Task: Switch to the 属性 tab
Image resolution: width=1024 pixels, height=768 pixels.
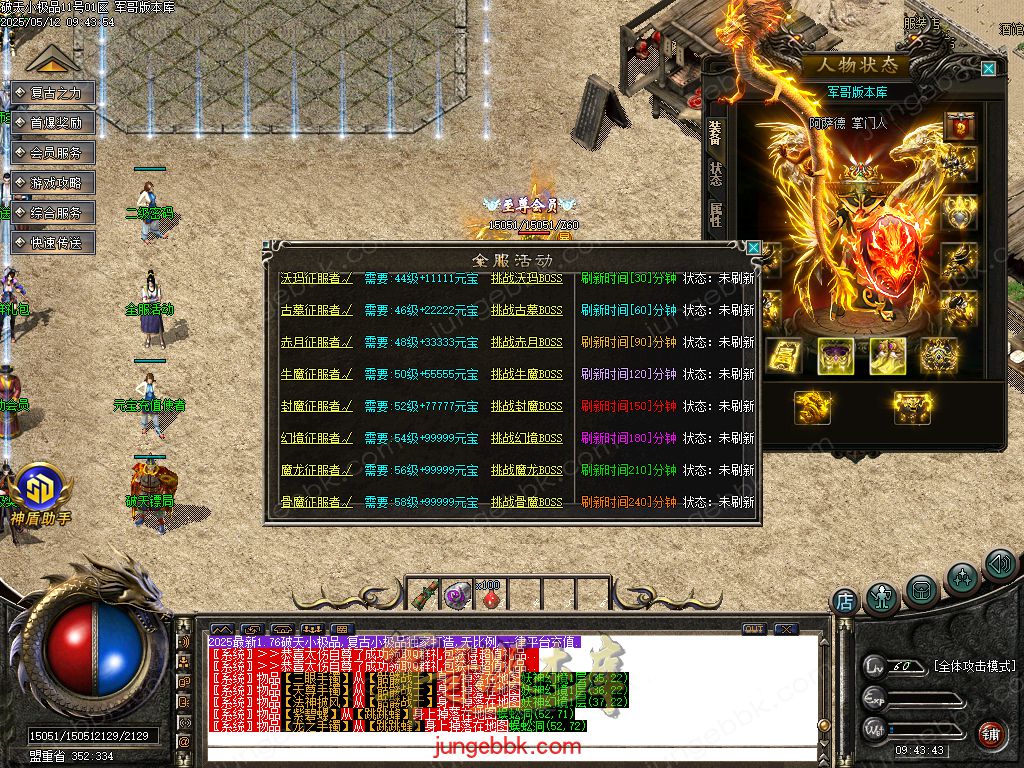Action: pos(716,213)
